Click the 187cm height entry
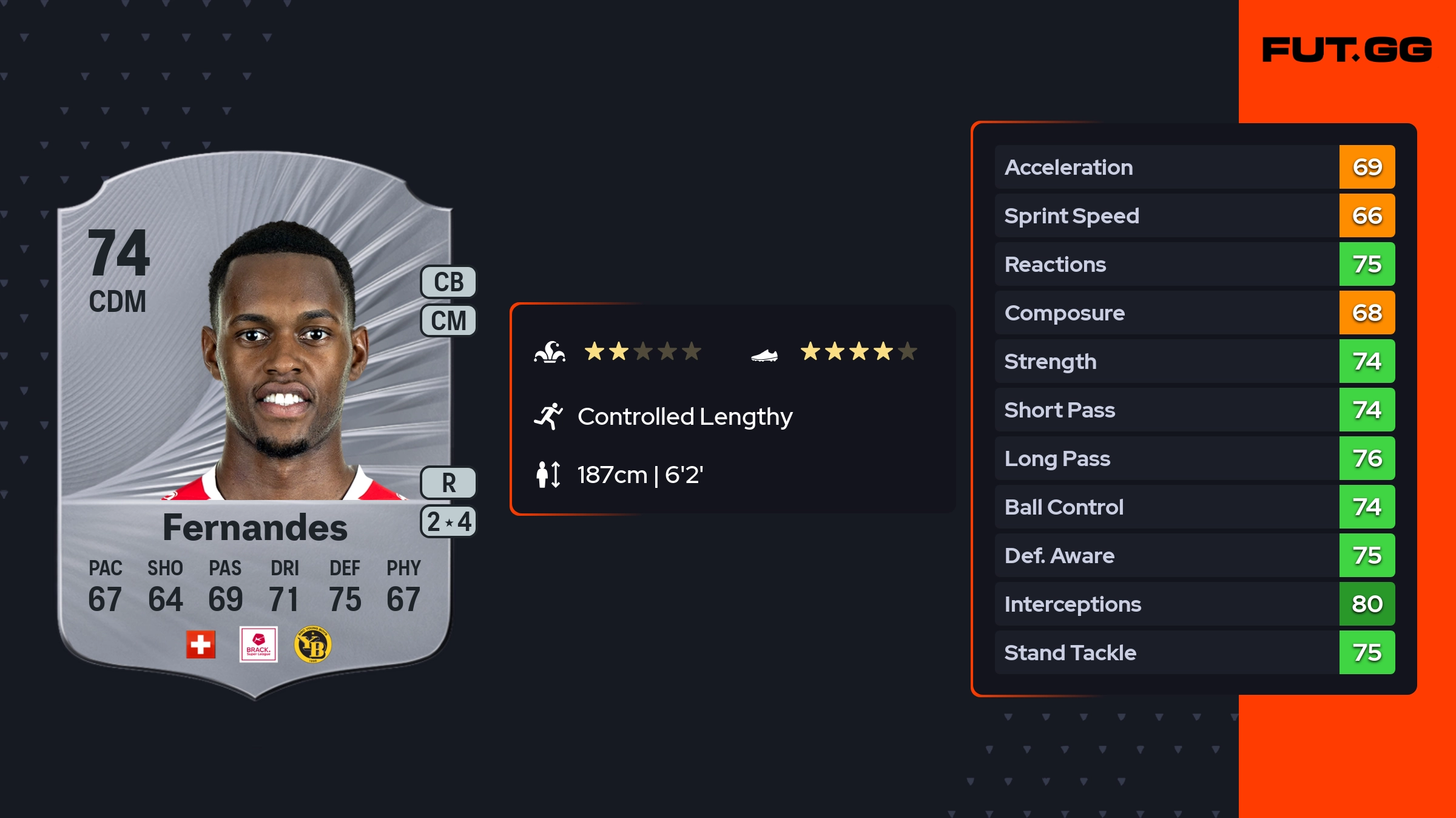Viewport: 1456px width, 818px height. 639,475
